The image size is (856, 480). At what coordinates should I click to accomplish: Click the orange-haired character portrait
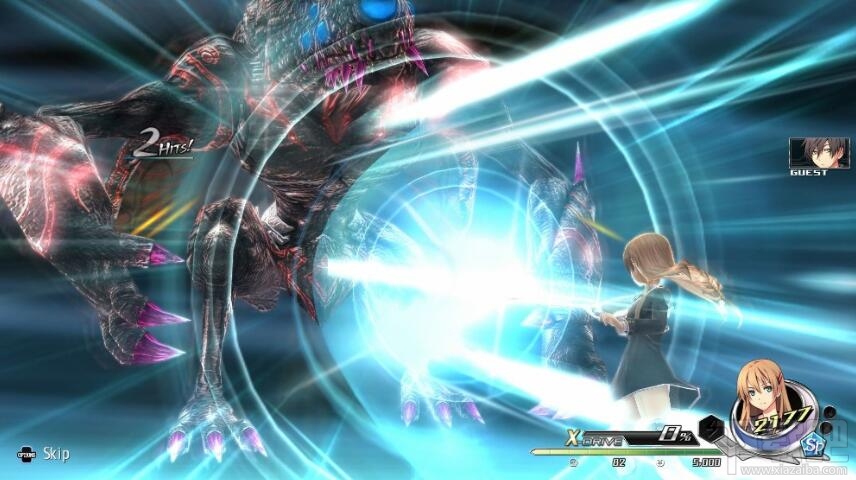764,403
